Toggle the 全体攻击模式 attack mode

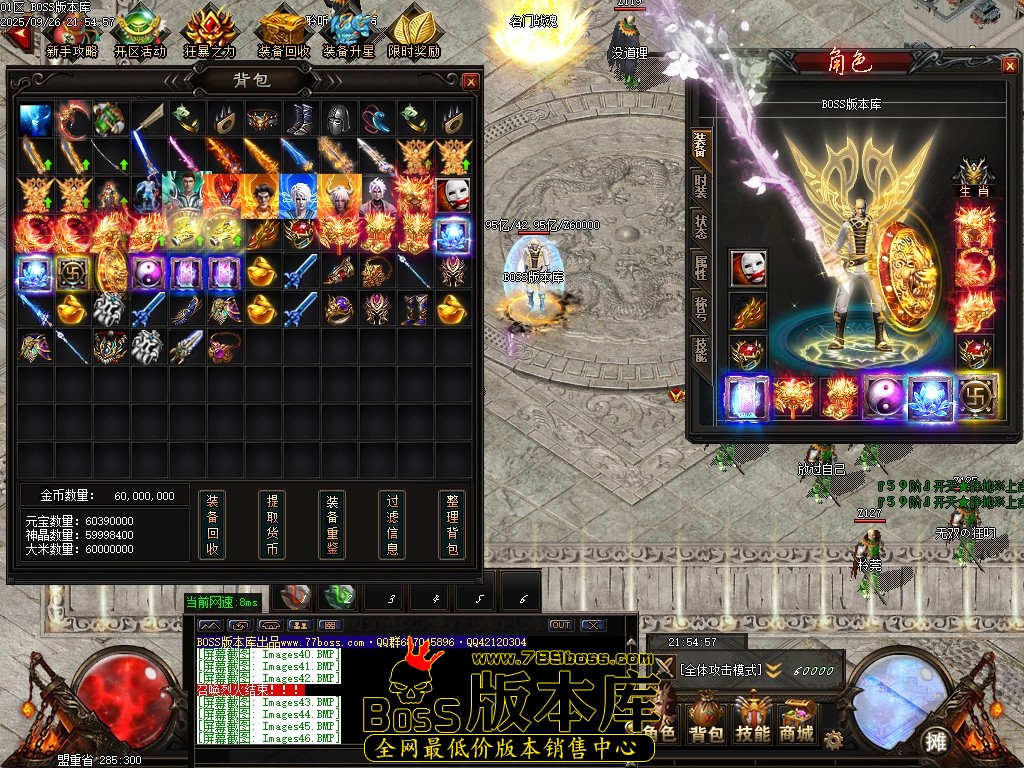722,669
